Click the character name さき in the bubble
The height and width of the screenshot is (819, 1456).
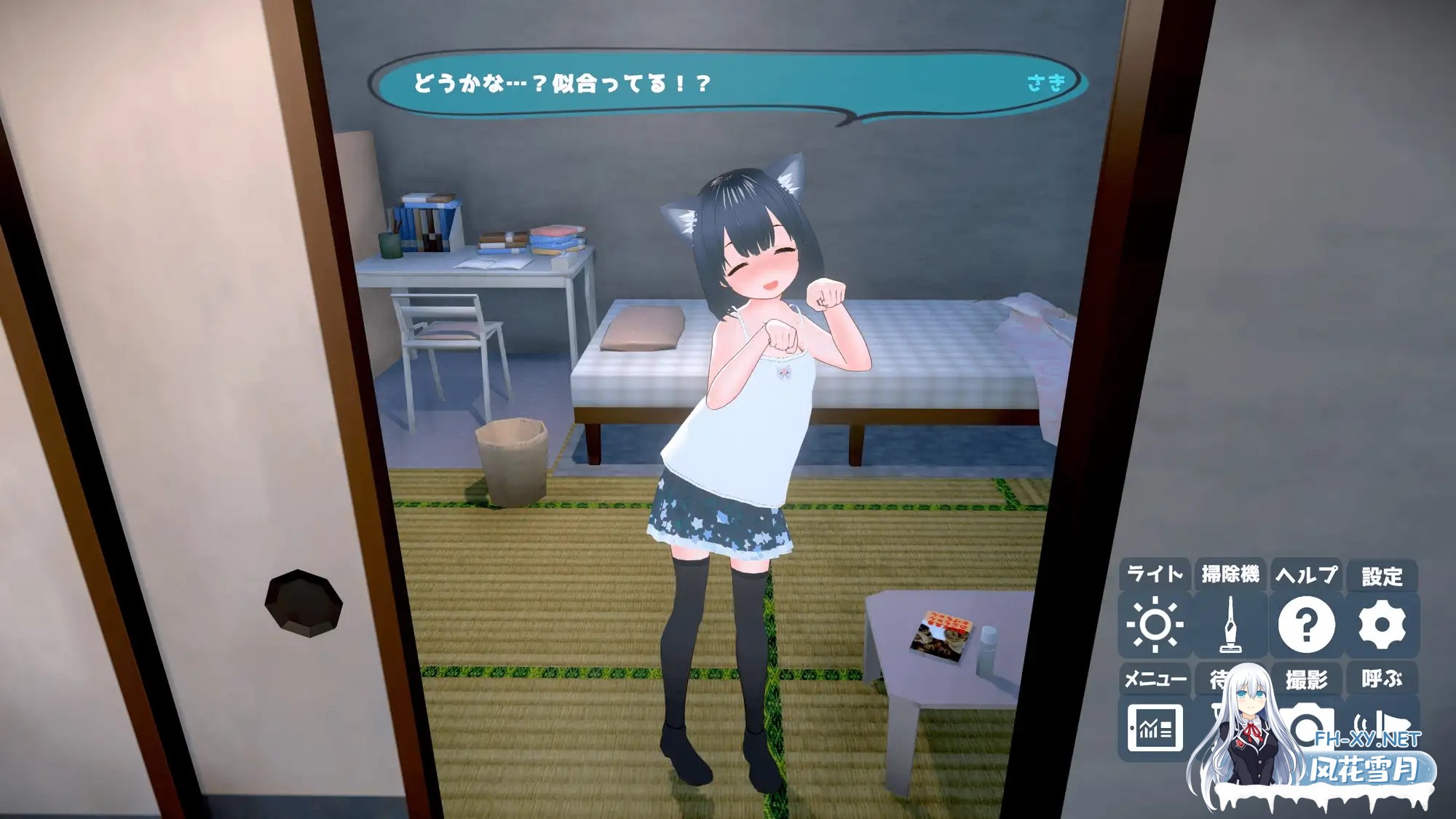point(1046,82)
